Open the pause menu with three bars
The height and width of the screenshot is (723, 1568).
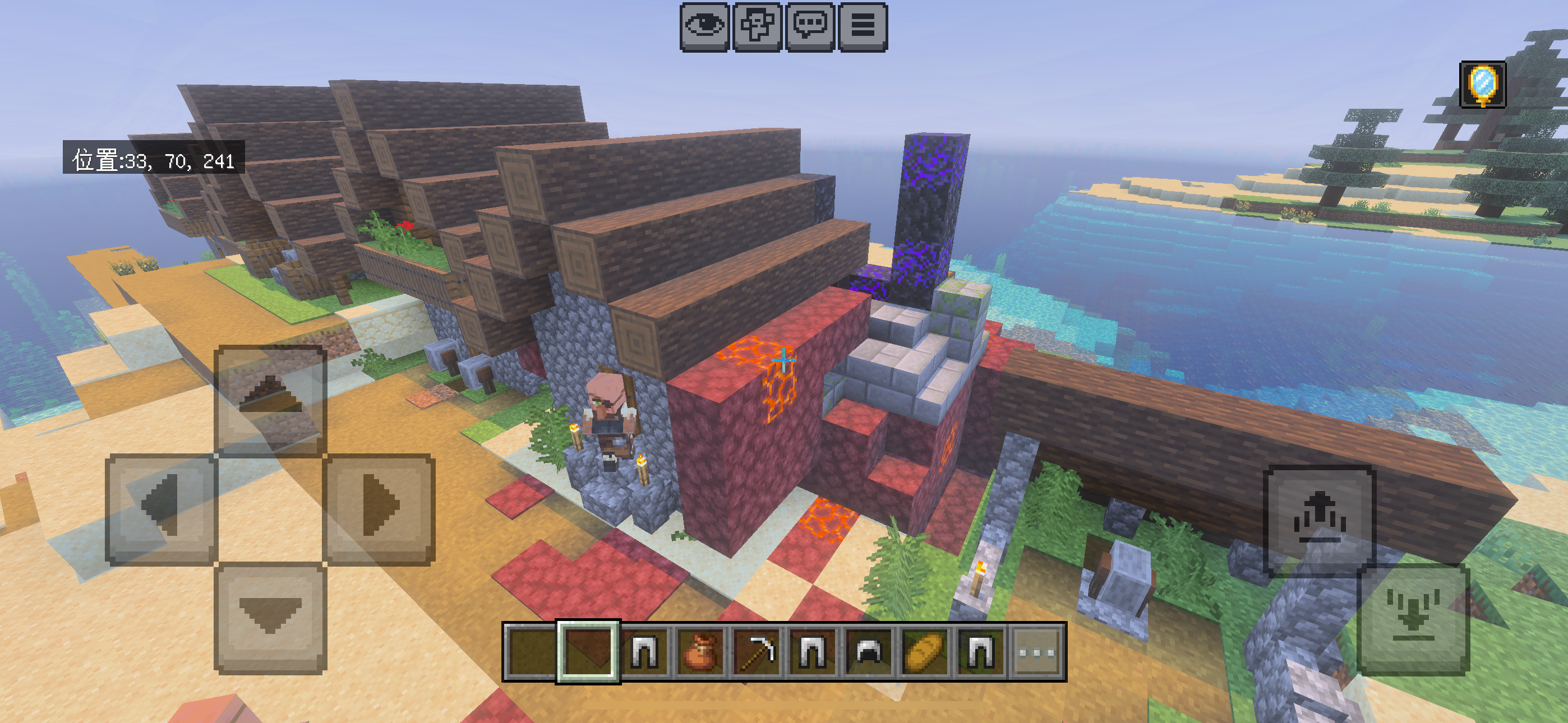[x=862, y=27]
